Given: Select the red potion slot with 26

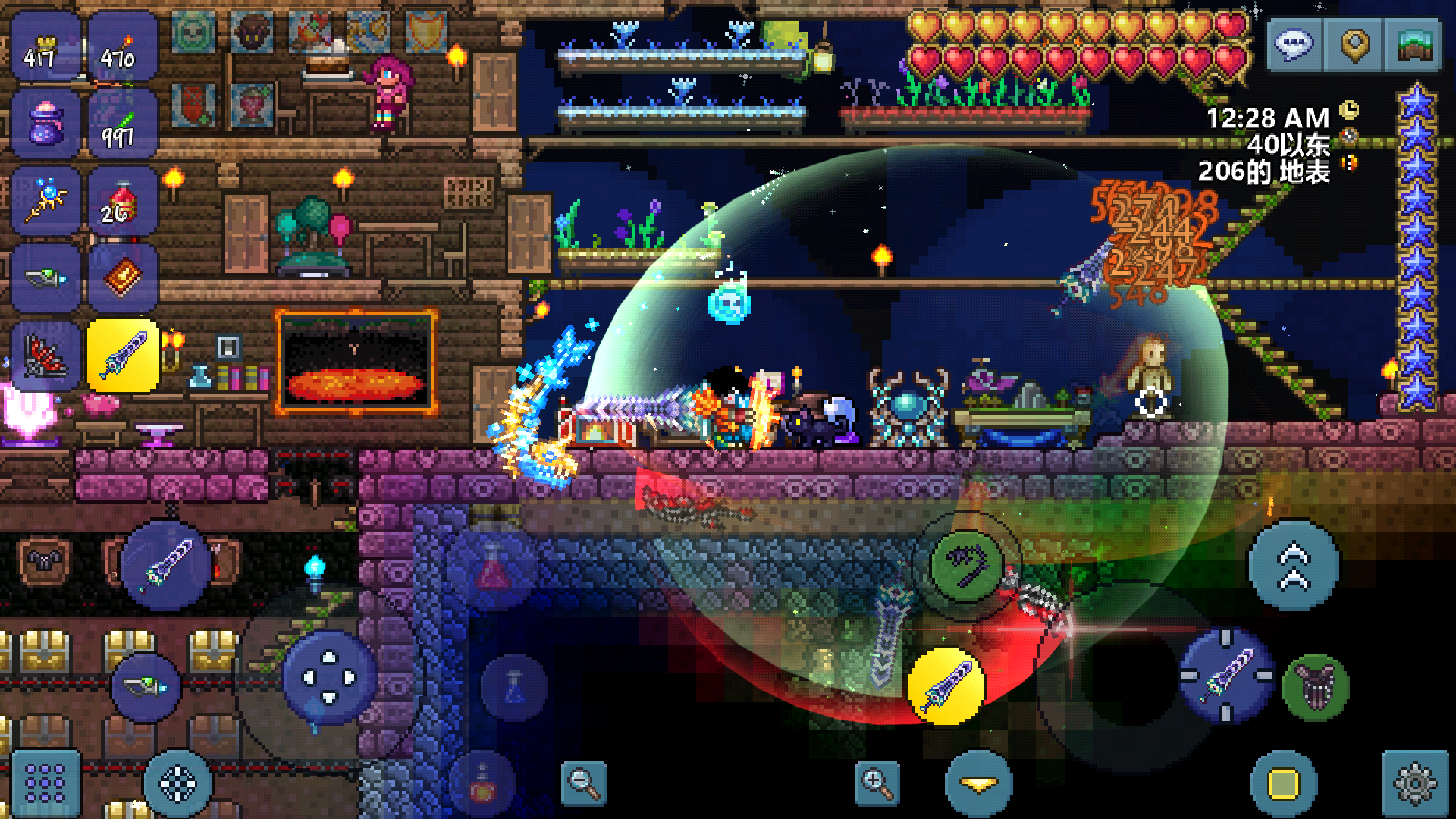Looking at the screenshot, I should (x=123, y=201).
